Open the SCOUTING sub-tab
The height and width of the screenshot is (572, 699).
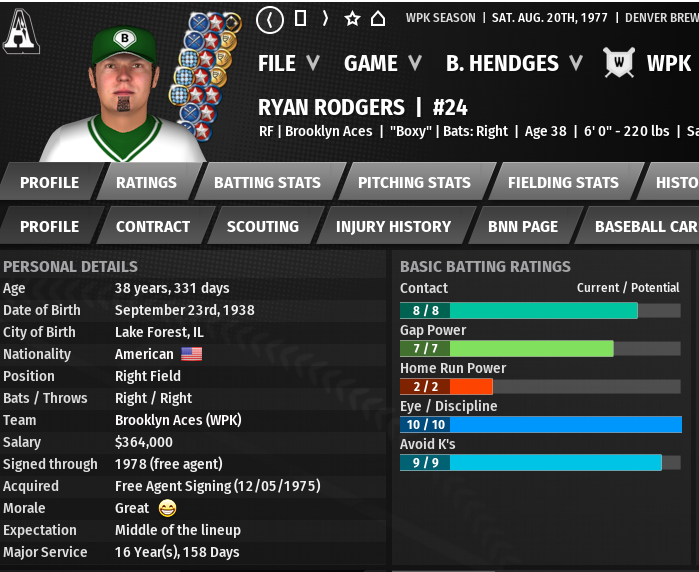point(262,226)
